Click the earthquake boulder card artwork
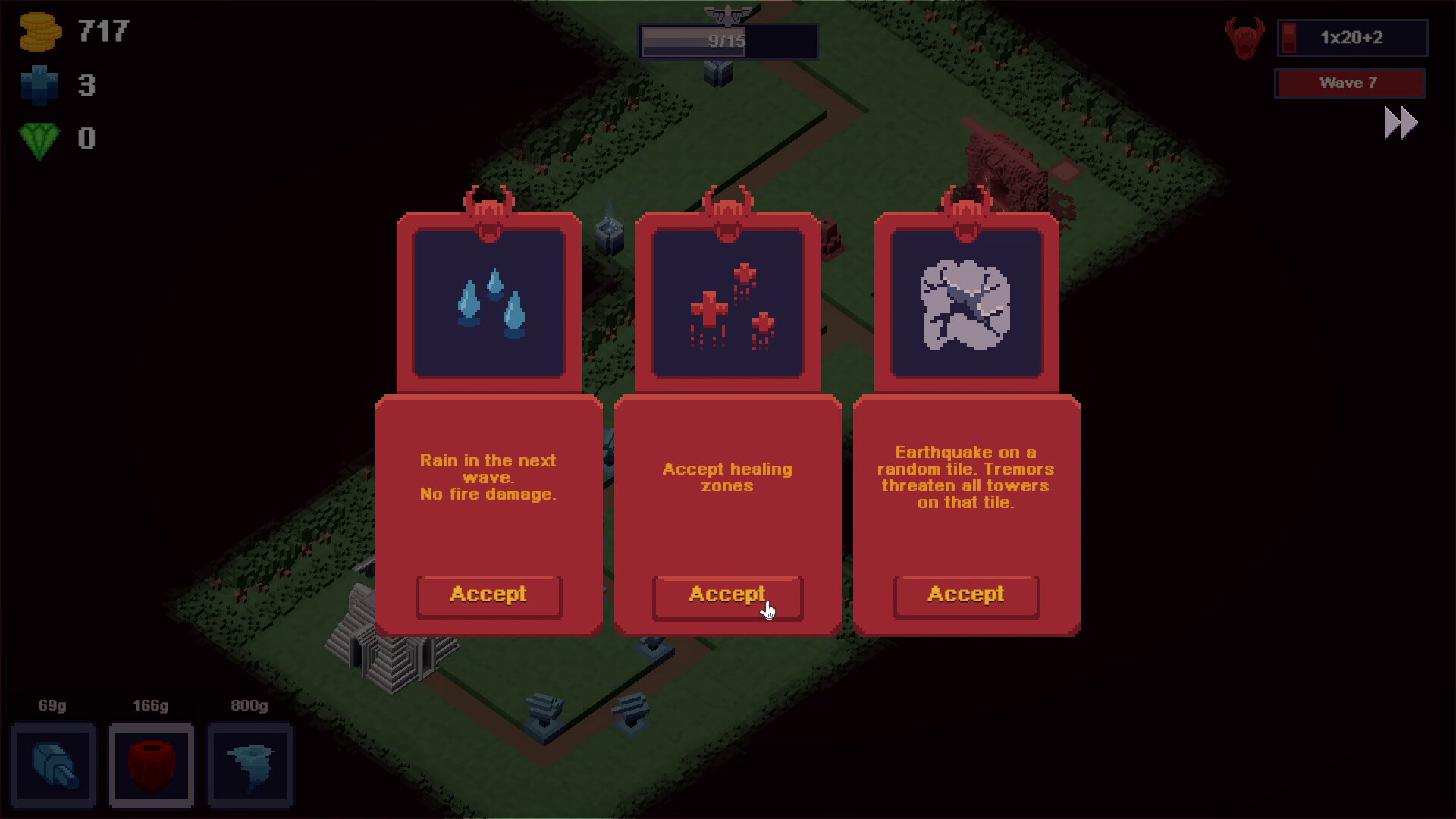 (x=965, y=303)
